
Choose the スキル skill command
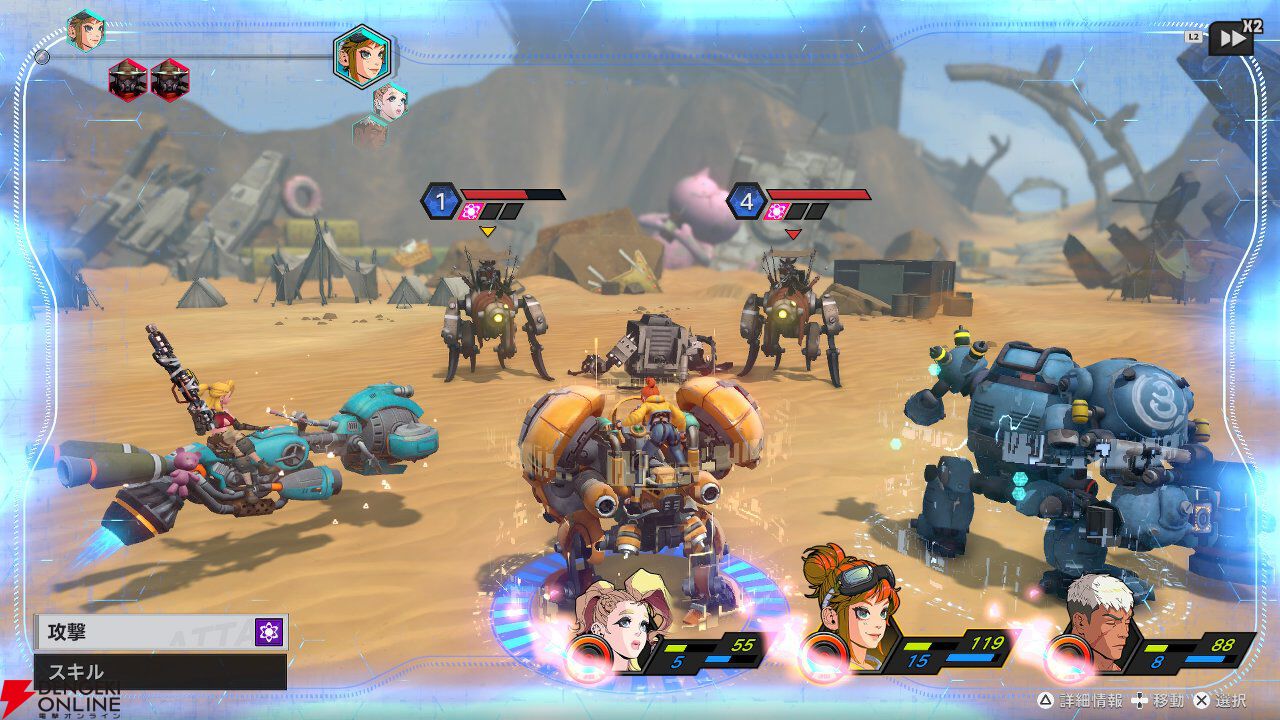(x=160, y=672)
